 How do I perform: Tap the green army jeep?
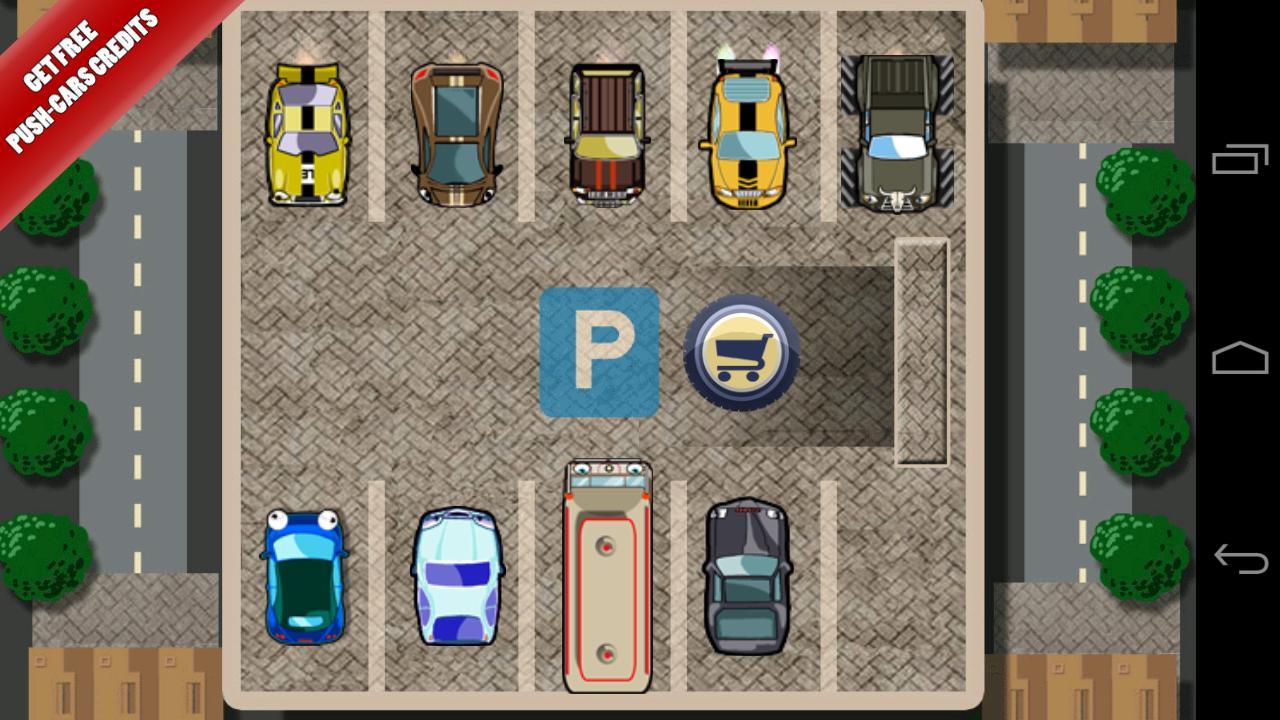pyautogui.click(x=893, y=130)
